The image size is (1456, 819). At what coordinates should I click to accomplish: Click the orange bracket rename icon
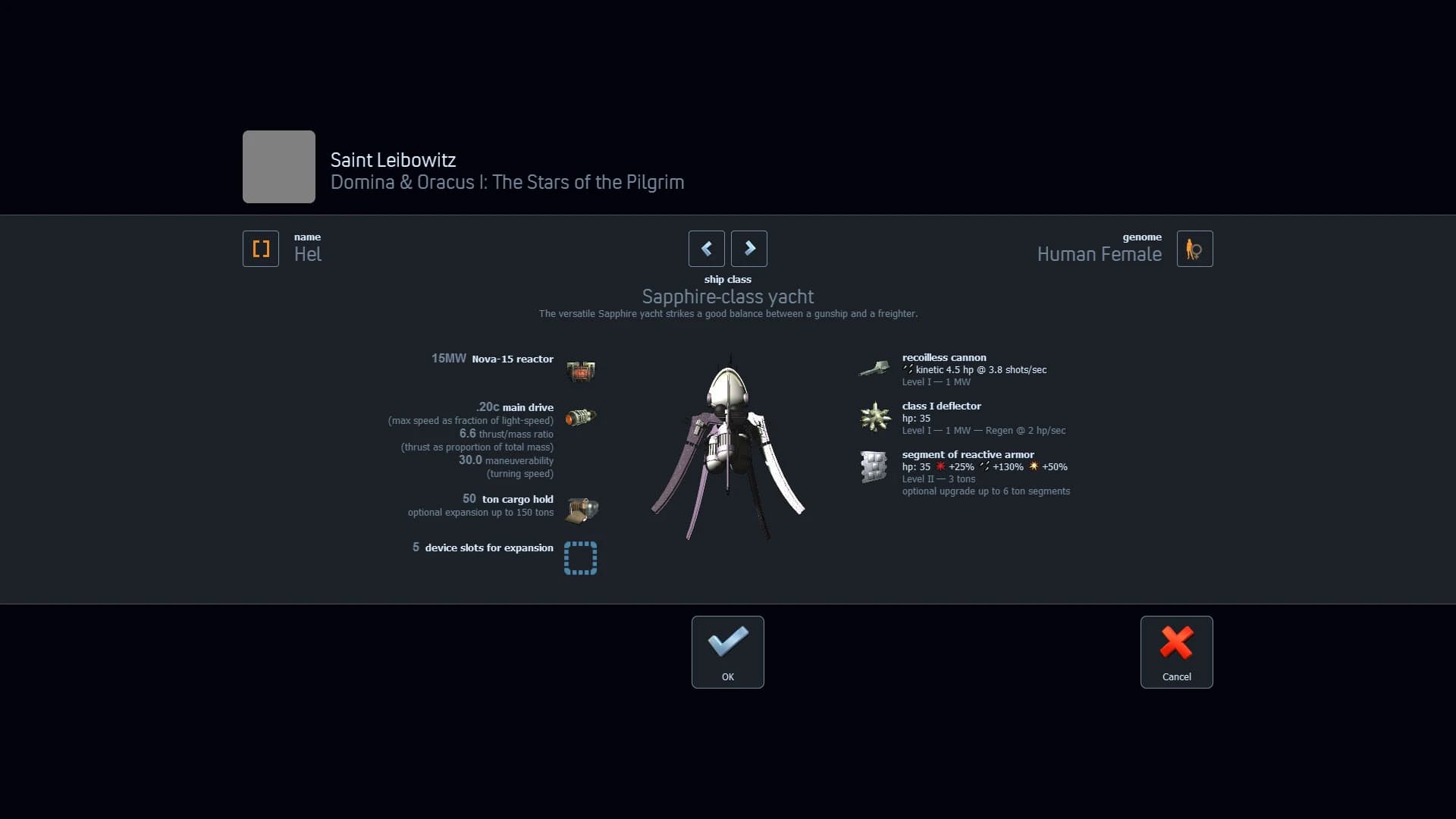tap(260, 249)
